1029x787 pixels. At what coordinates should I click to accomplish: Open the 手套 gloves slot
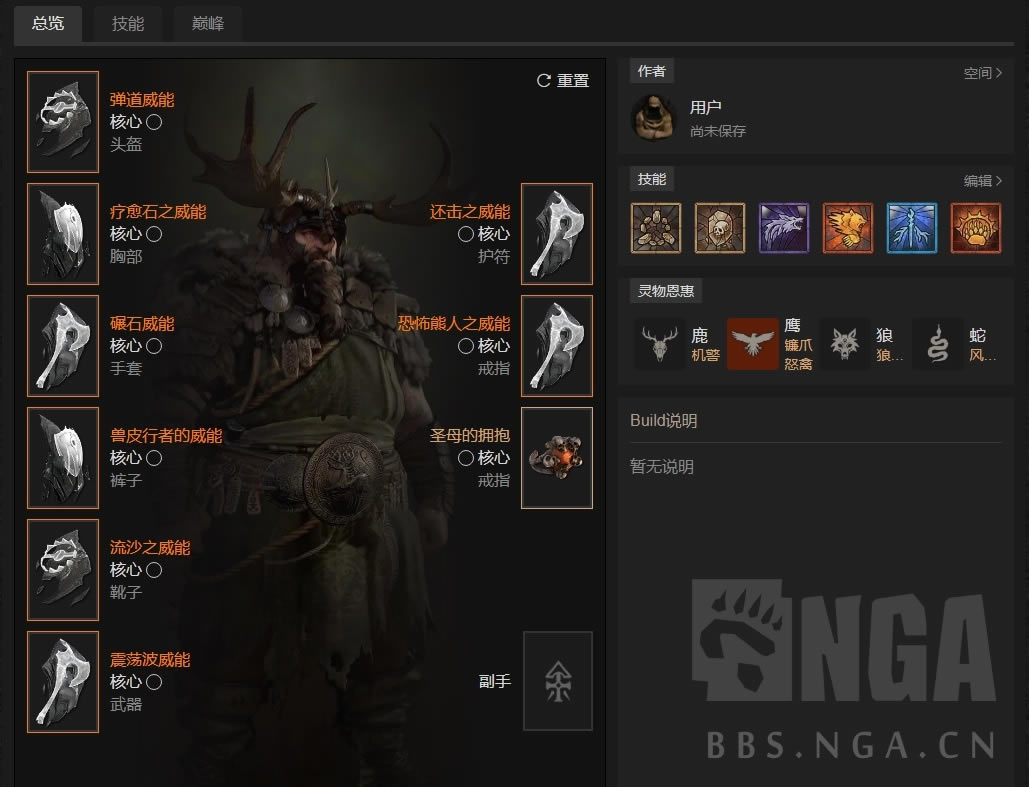pos(63,346)
